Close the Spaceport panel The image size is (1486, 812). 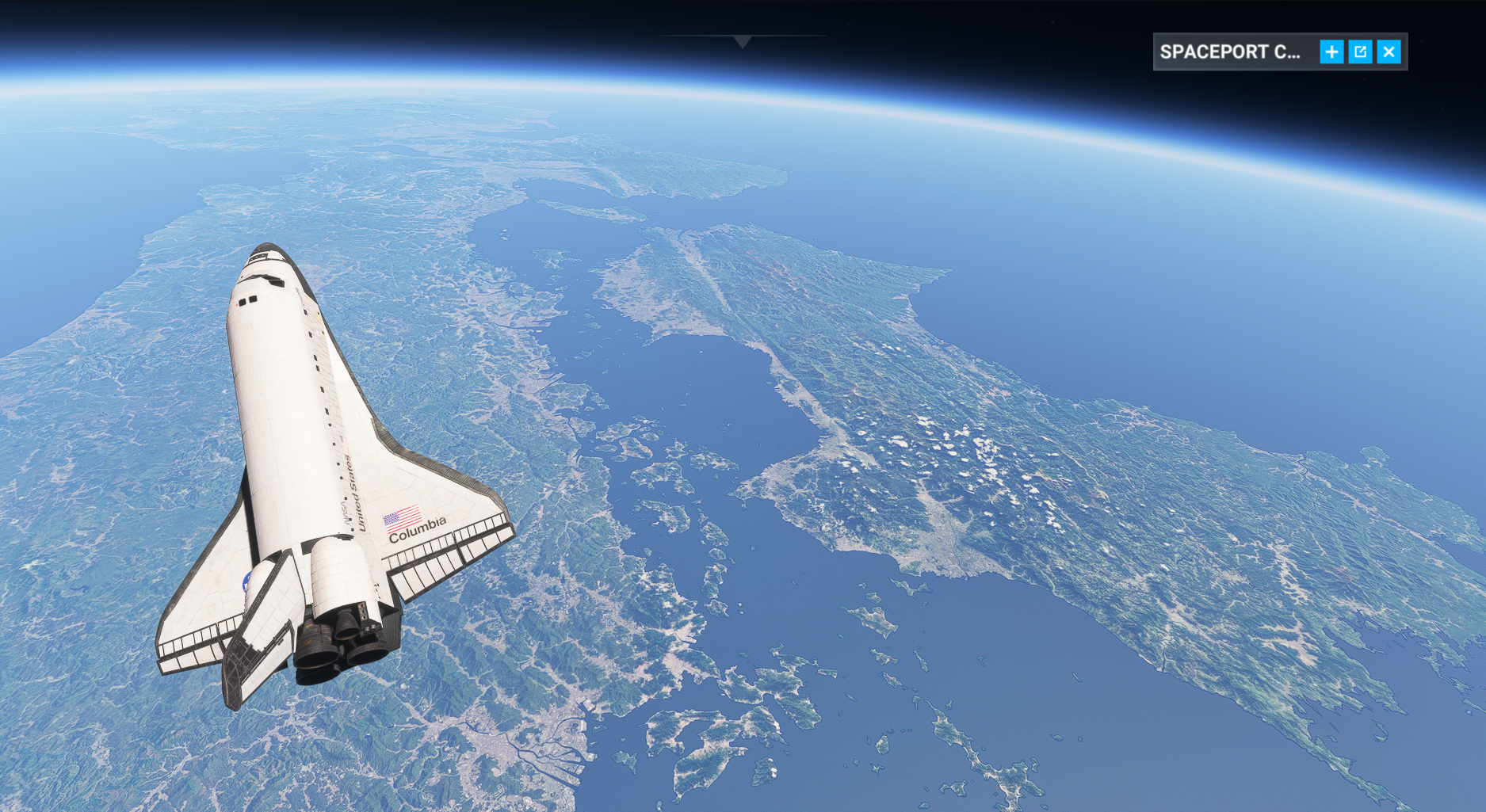coord(1389,52)
